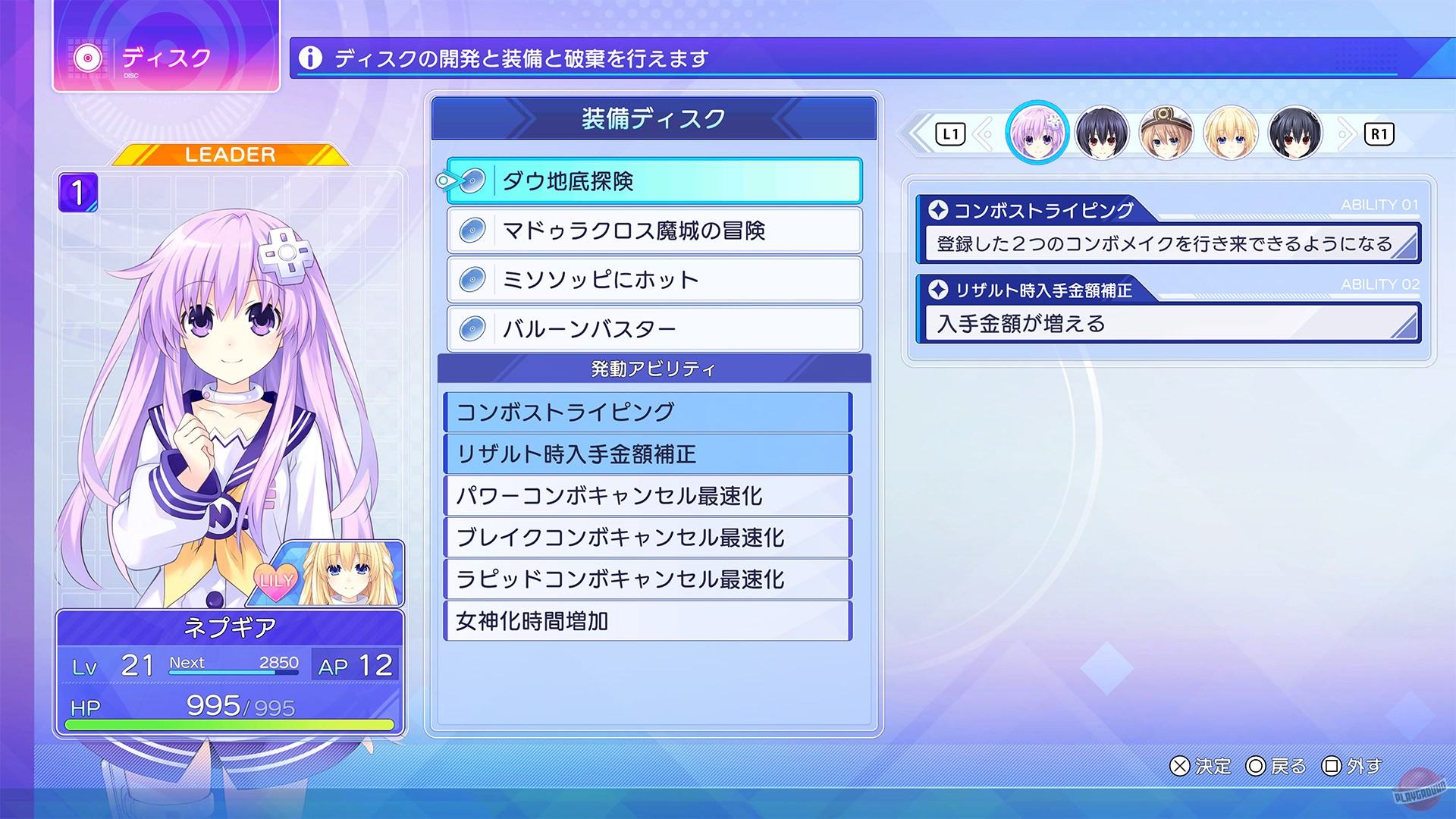1456x819 pixels.
Task: Toggle the リザルト時入手金額補正 ability entry
Action: coord(646,454)
